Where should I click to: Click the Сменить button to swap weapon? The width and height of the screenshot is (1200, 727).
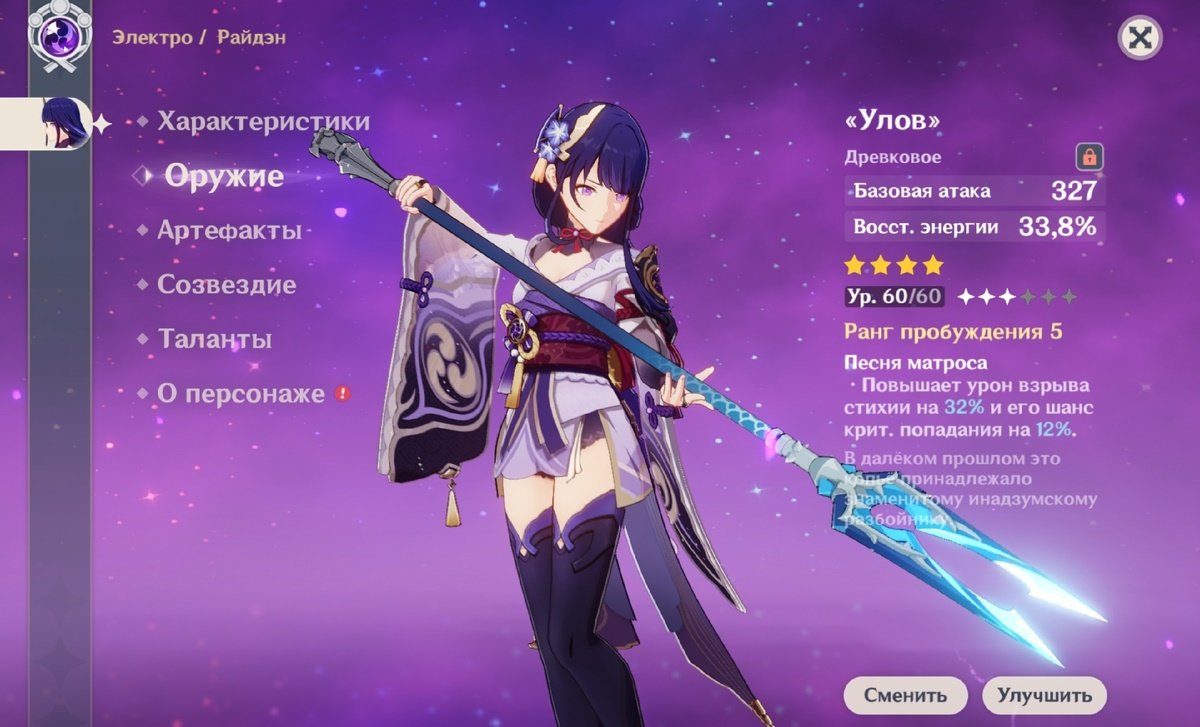click(905, 695)
